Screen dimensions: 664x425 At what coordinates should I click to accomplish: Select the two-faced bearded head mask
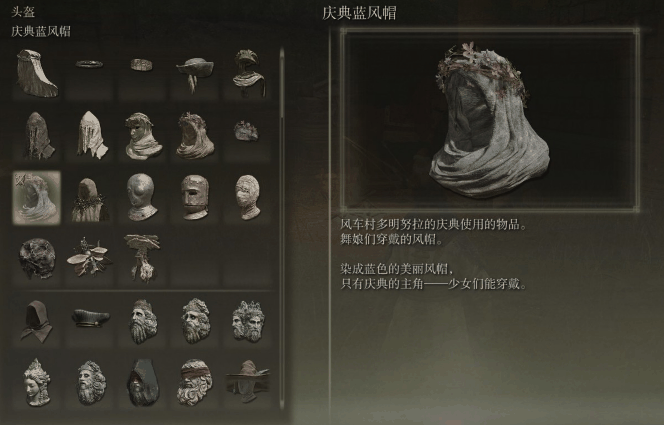click(247, 319)
